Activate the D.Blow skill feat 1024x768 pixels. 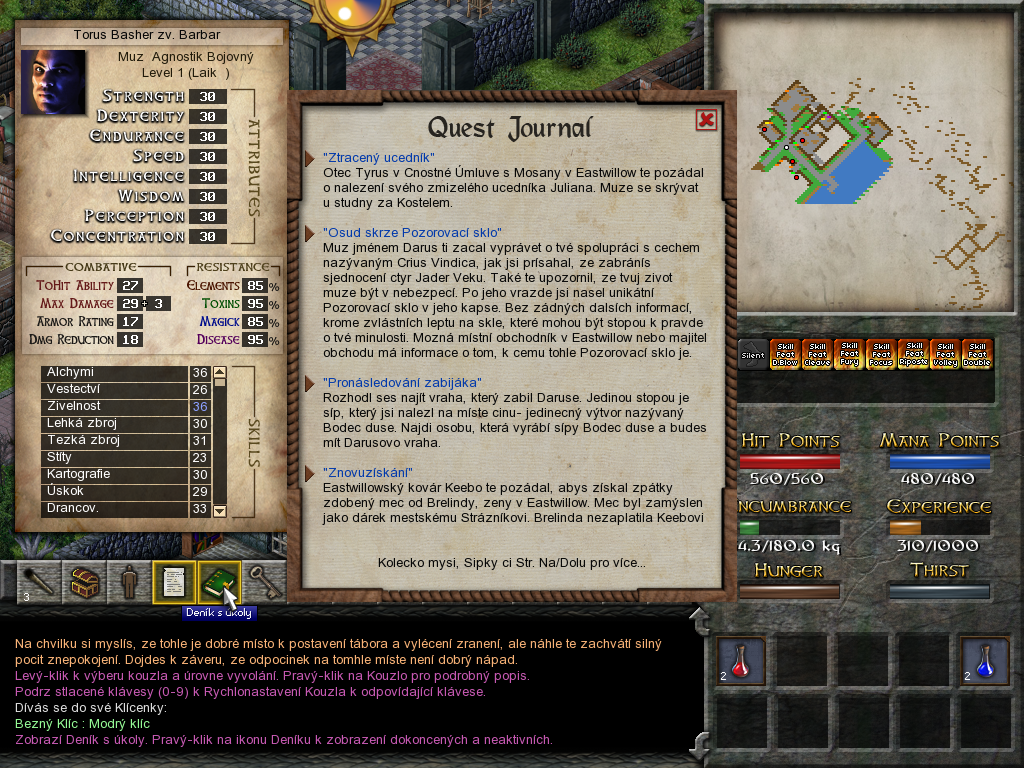tap(785, 354)
